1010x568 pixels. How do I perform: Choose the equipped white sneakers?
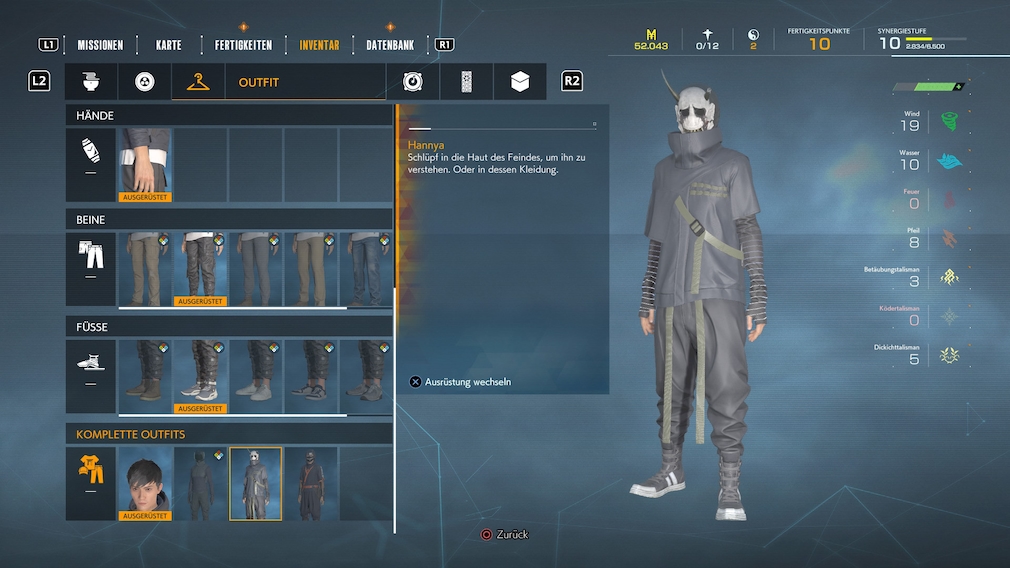(200, 376)
